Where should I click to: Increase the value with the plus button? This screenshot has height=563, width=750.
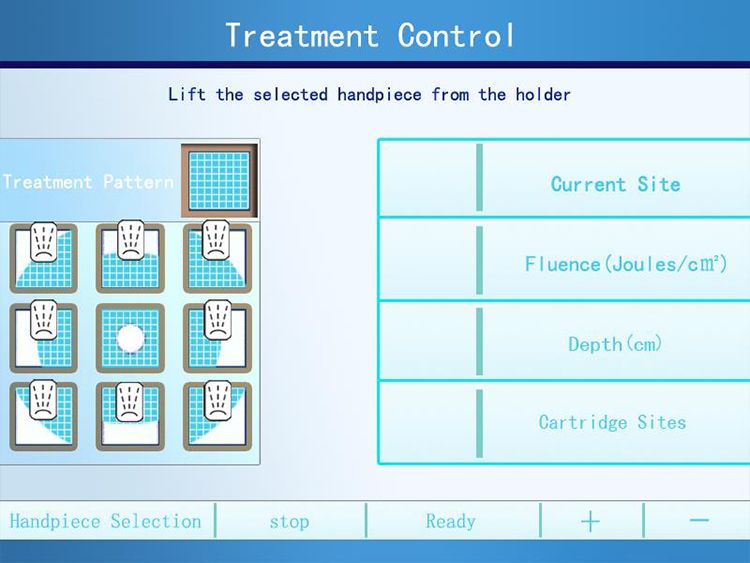point(591,521)
